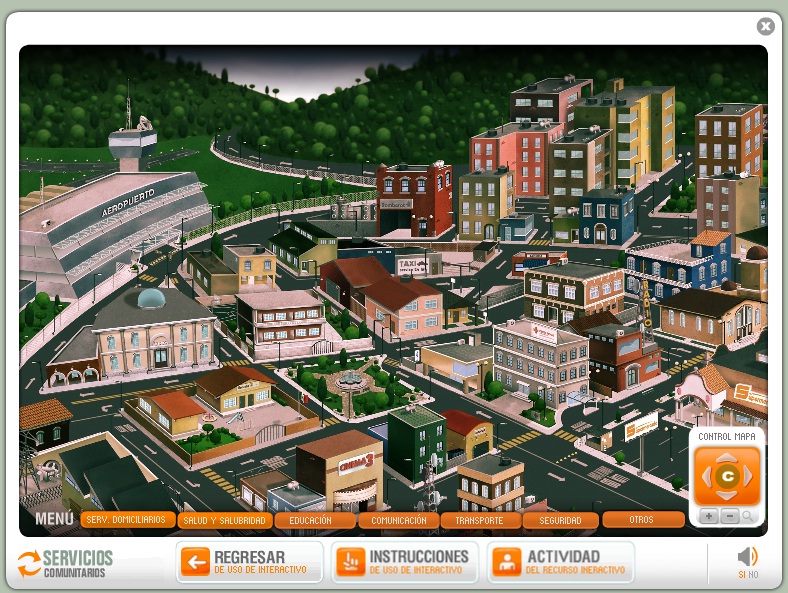Open the Serv. Domiciliarios menu category

click(126, 520)
